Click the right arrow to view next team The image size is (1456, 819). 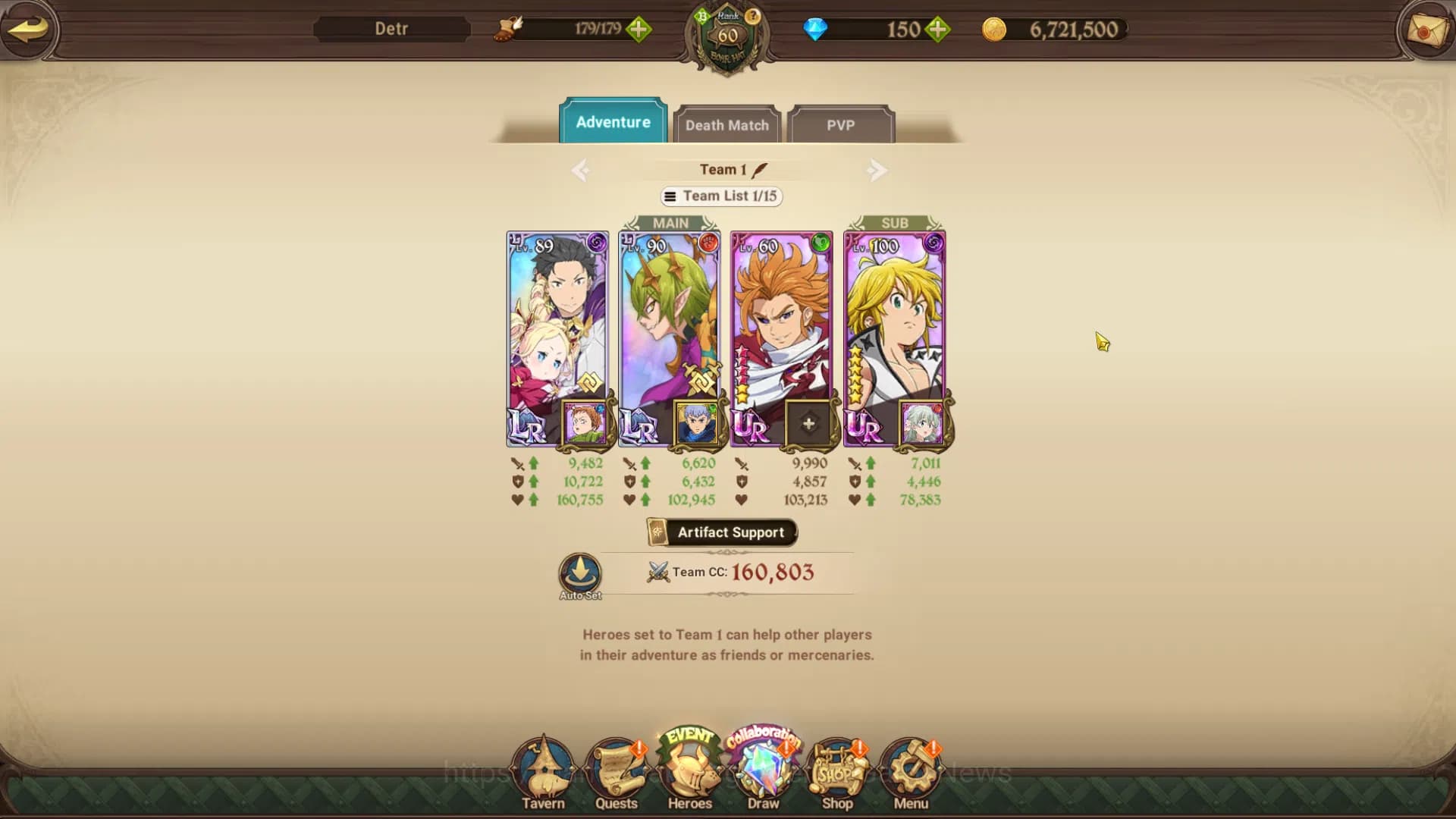[x=877, y=170]
